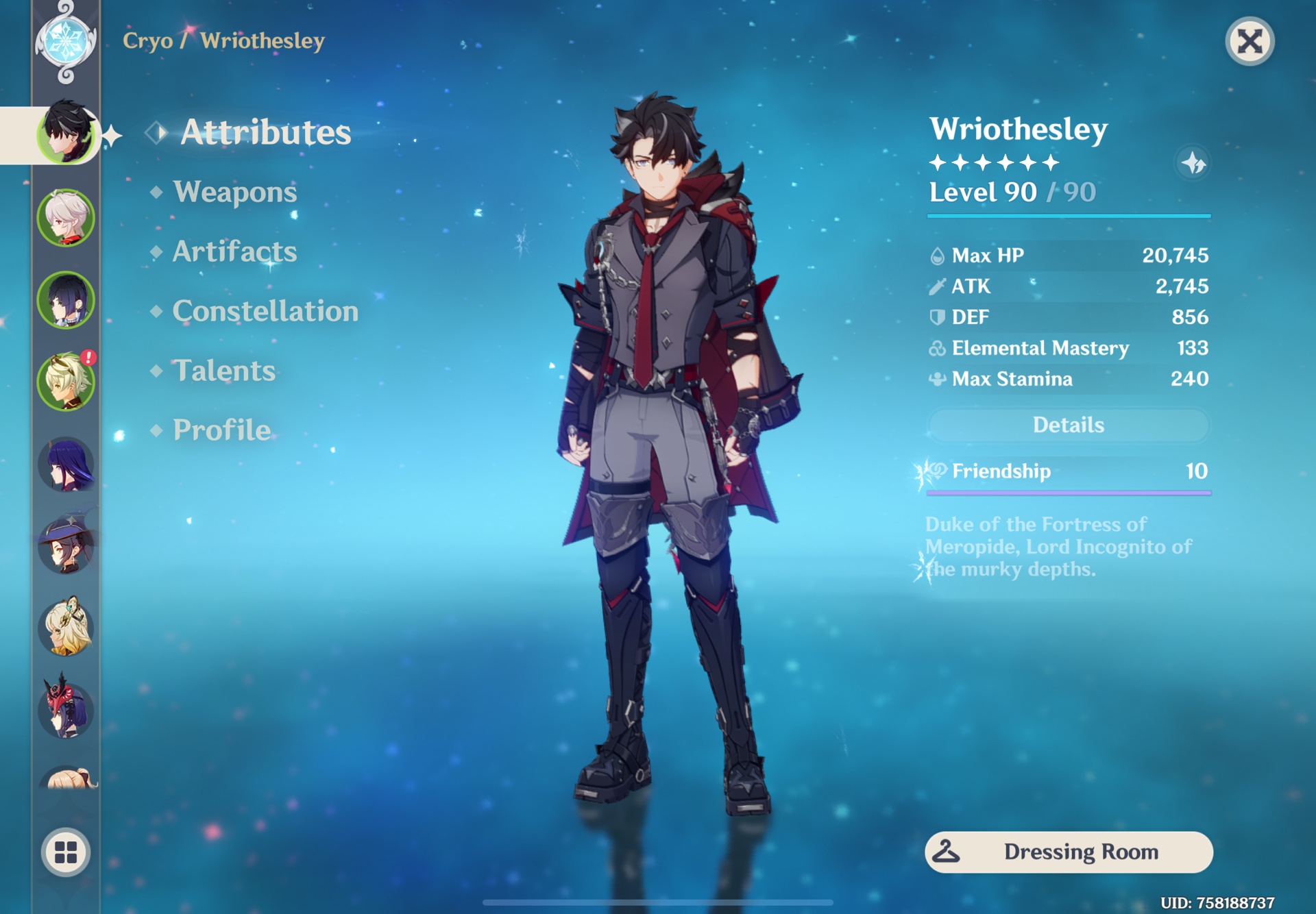Click the ATK sword icon in stats
The height and width of the screenshot is (914, 1316).
tap(936, 286)
